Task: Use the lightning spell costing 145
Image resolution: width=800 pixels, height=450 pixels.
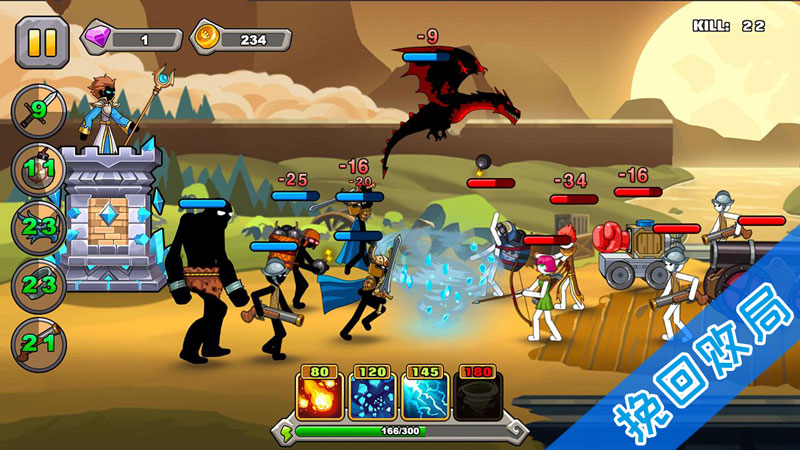Action: pos(426,396)
